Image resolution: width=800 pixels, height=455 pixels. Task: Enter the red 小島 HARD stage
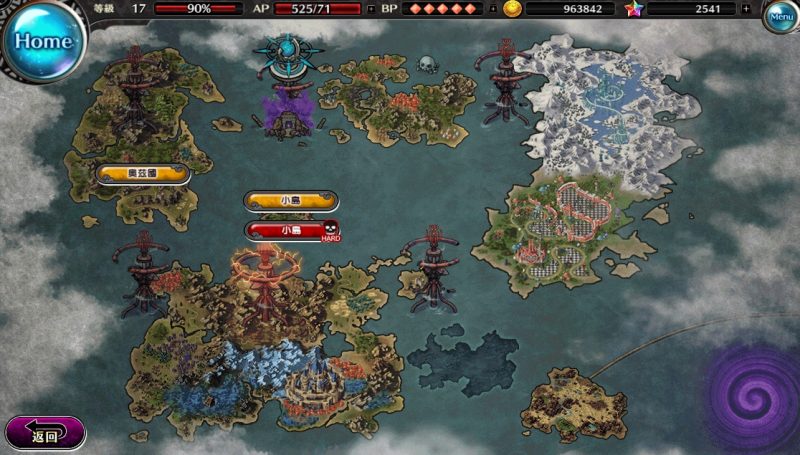click(x=291, y=231)
